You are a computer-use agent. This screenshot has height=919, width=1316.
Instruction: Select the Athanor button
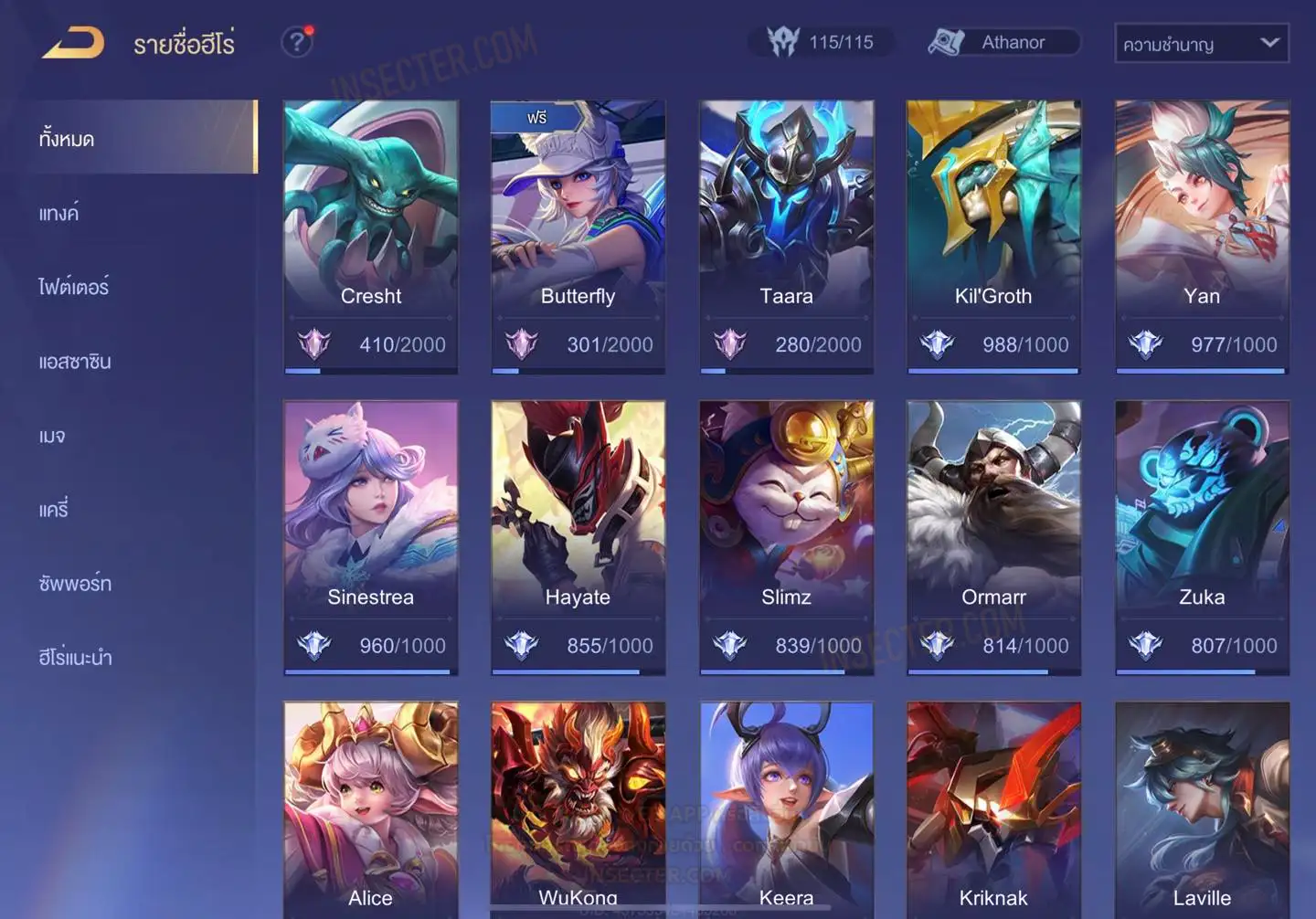(x=1003, y=42)
